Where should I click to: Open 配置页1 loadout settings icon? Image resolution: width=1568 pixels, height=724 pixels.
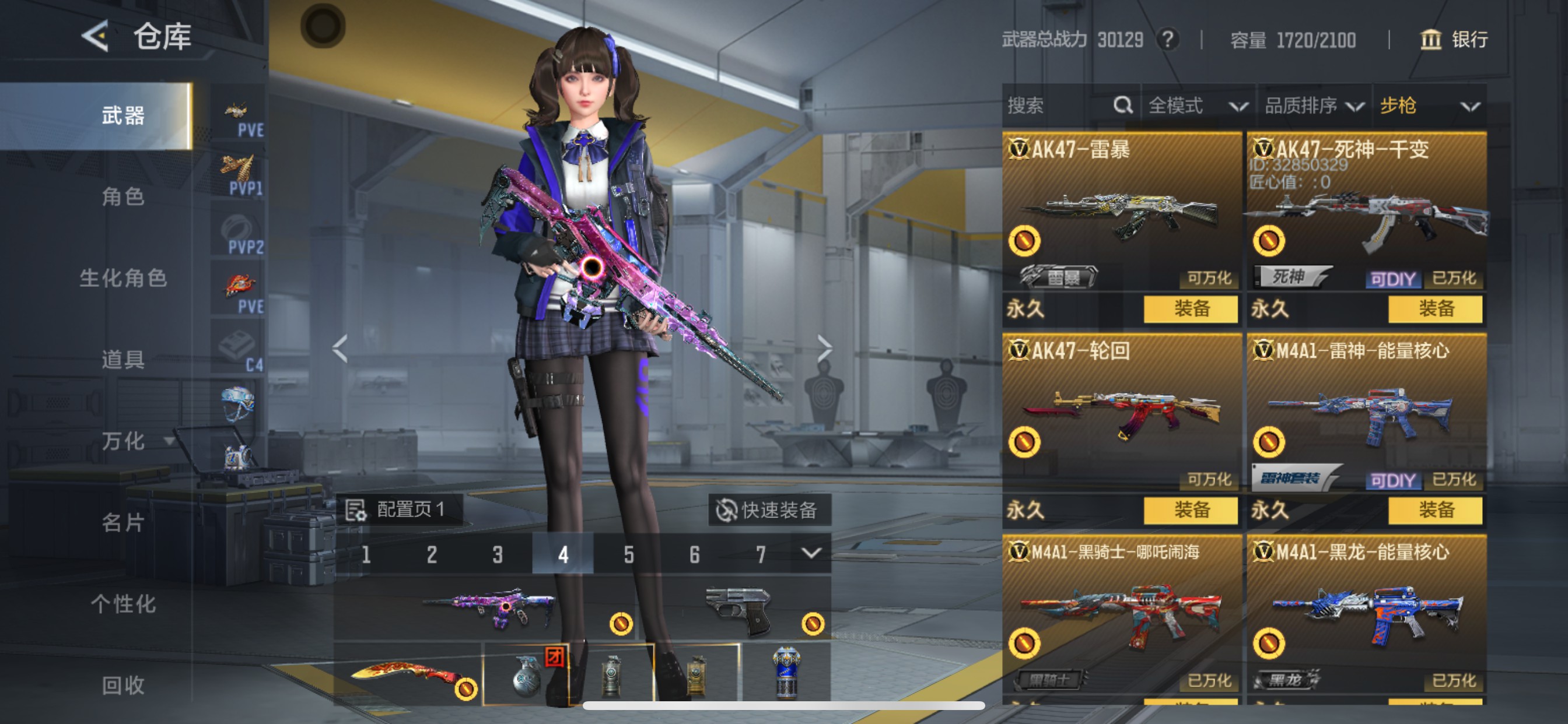pyautogui.click(x=356, y=512)
